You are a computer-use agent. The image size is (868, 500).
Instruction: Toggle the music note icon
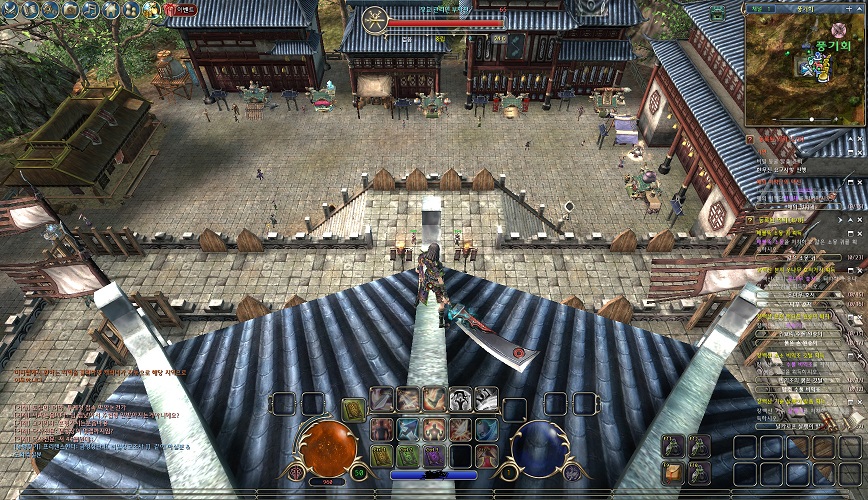[90, 10]
